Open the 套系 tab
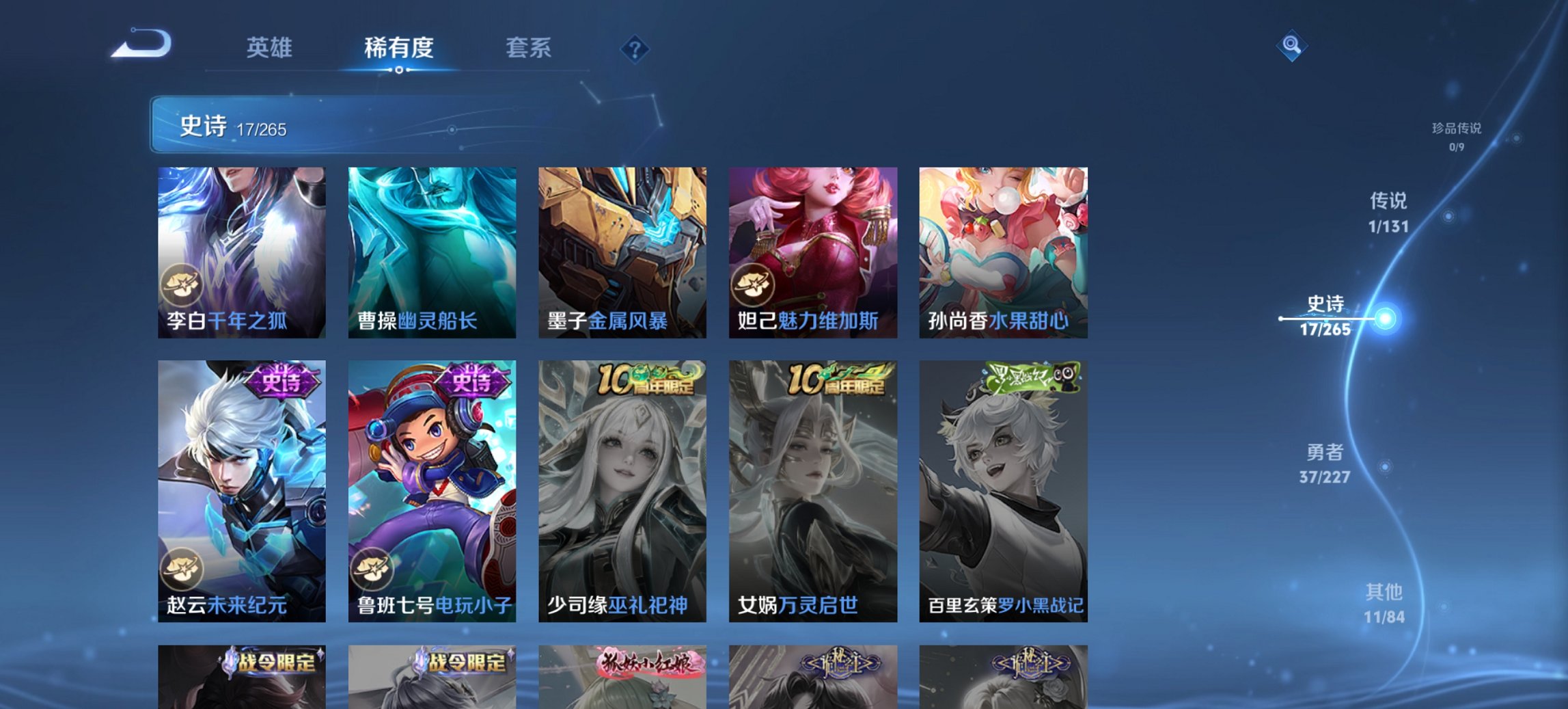 [x=527, y=47]
